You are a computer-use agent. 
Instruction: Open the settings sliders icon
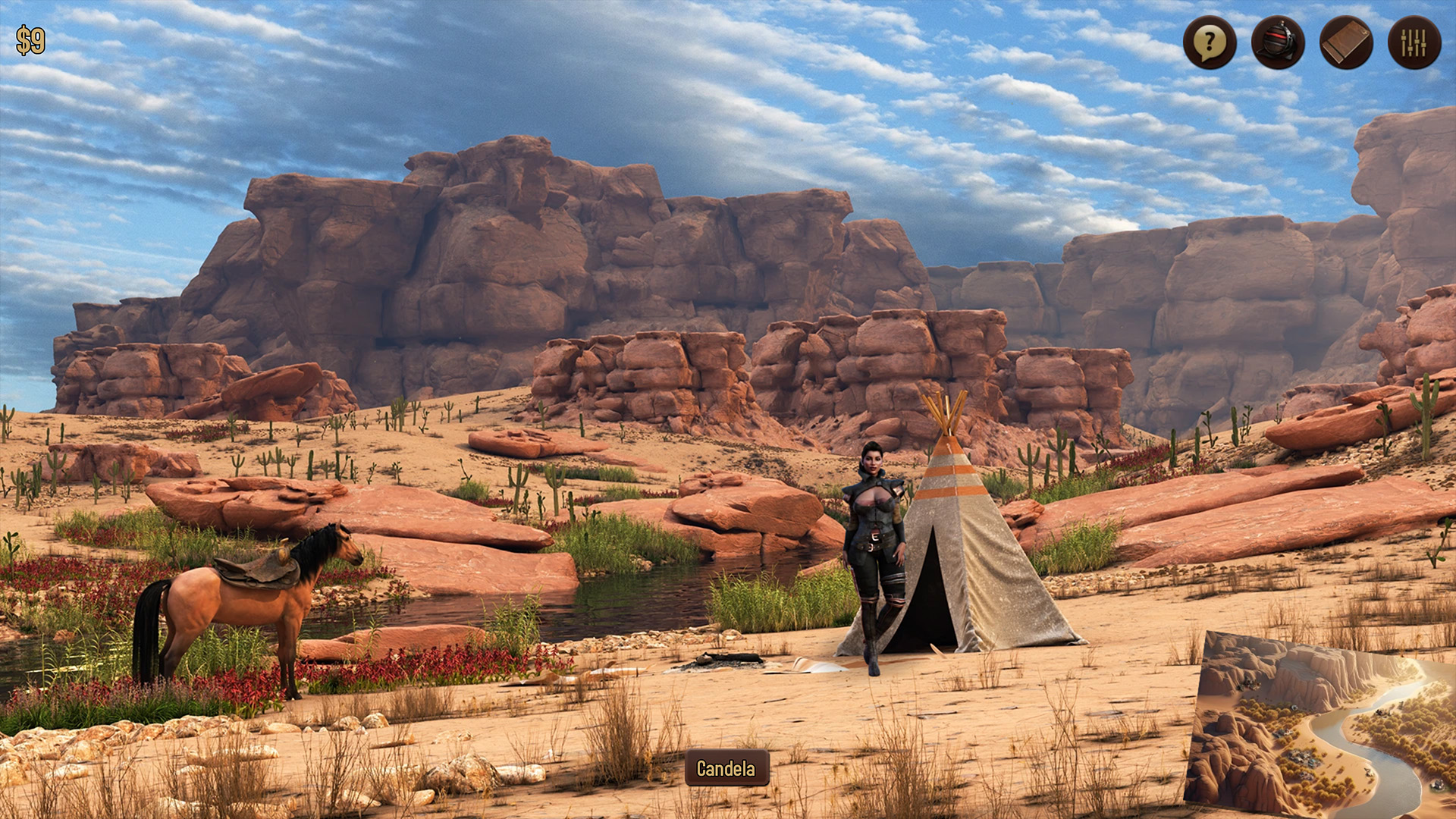click(1414, 42)
